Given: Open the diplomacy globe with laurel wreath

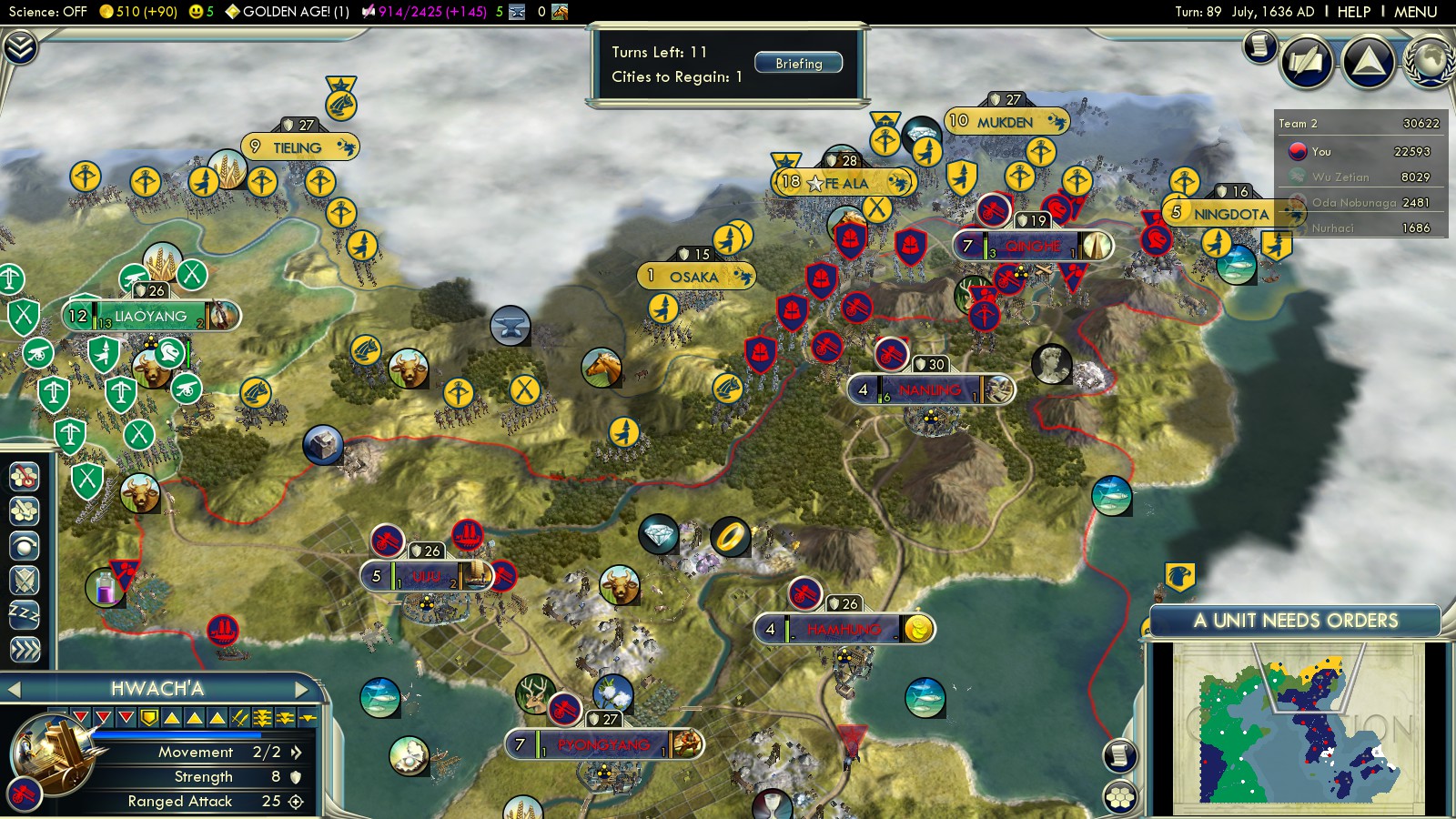Looking at the screenshot, I should pos(1430,62).
